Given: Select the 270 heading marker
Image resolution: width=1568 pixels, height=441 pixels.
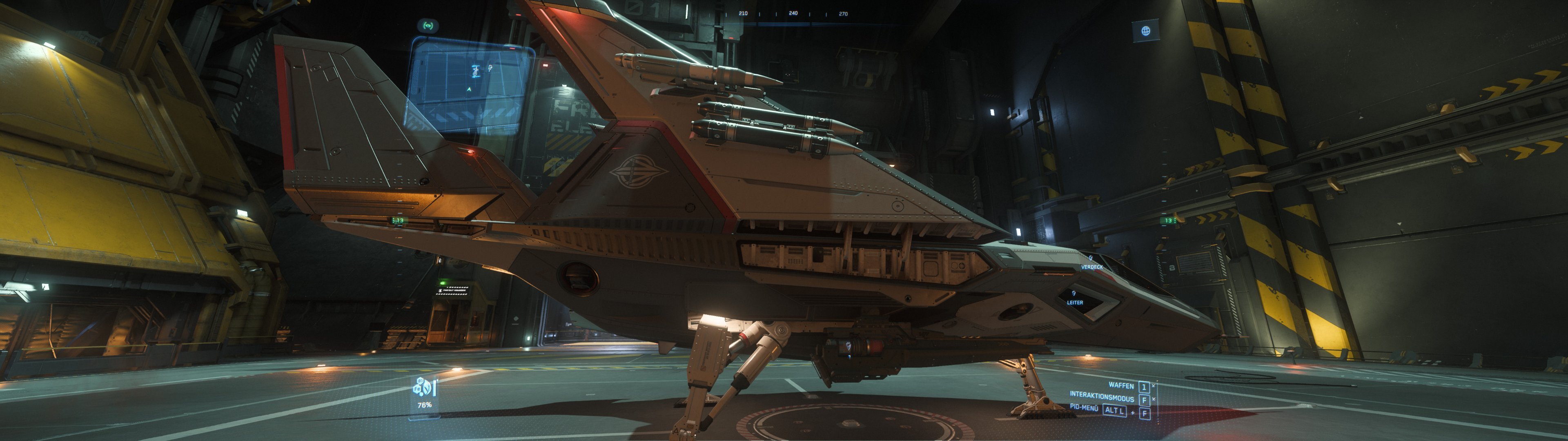Looking at the screenshot, I should 844,14.
